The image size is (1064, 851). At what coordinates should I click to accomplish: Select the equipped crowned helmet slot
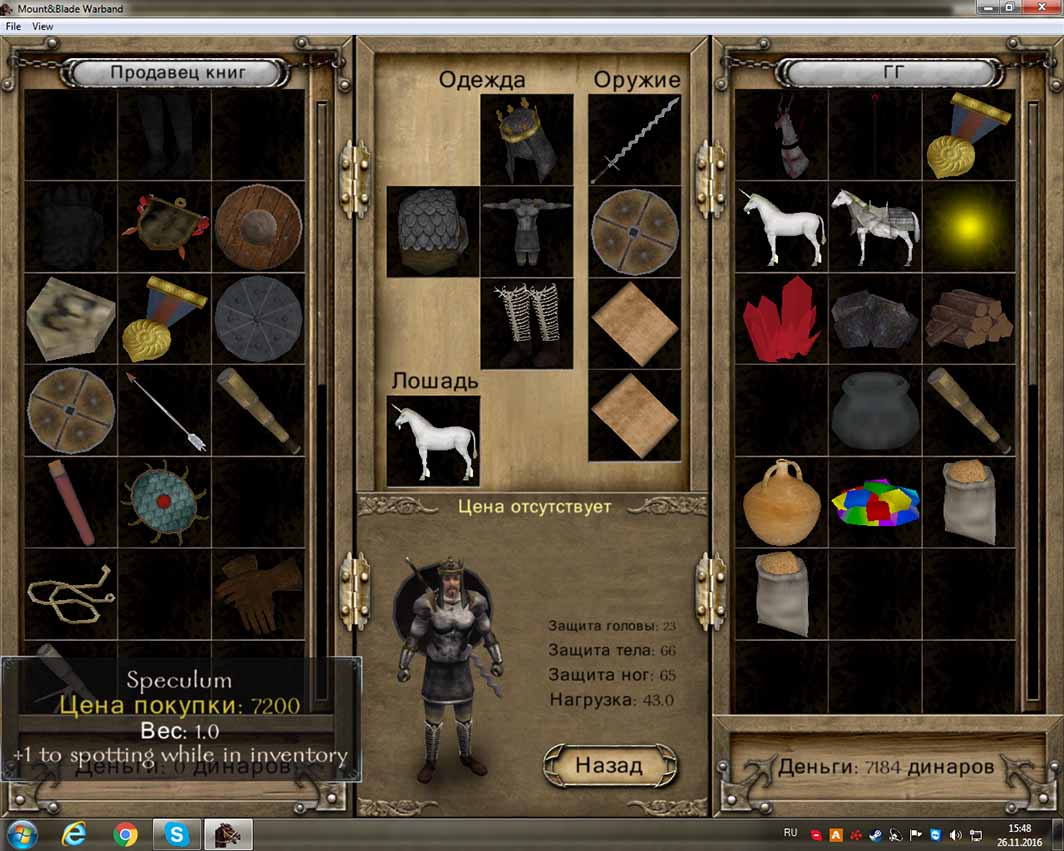point(526,140)
